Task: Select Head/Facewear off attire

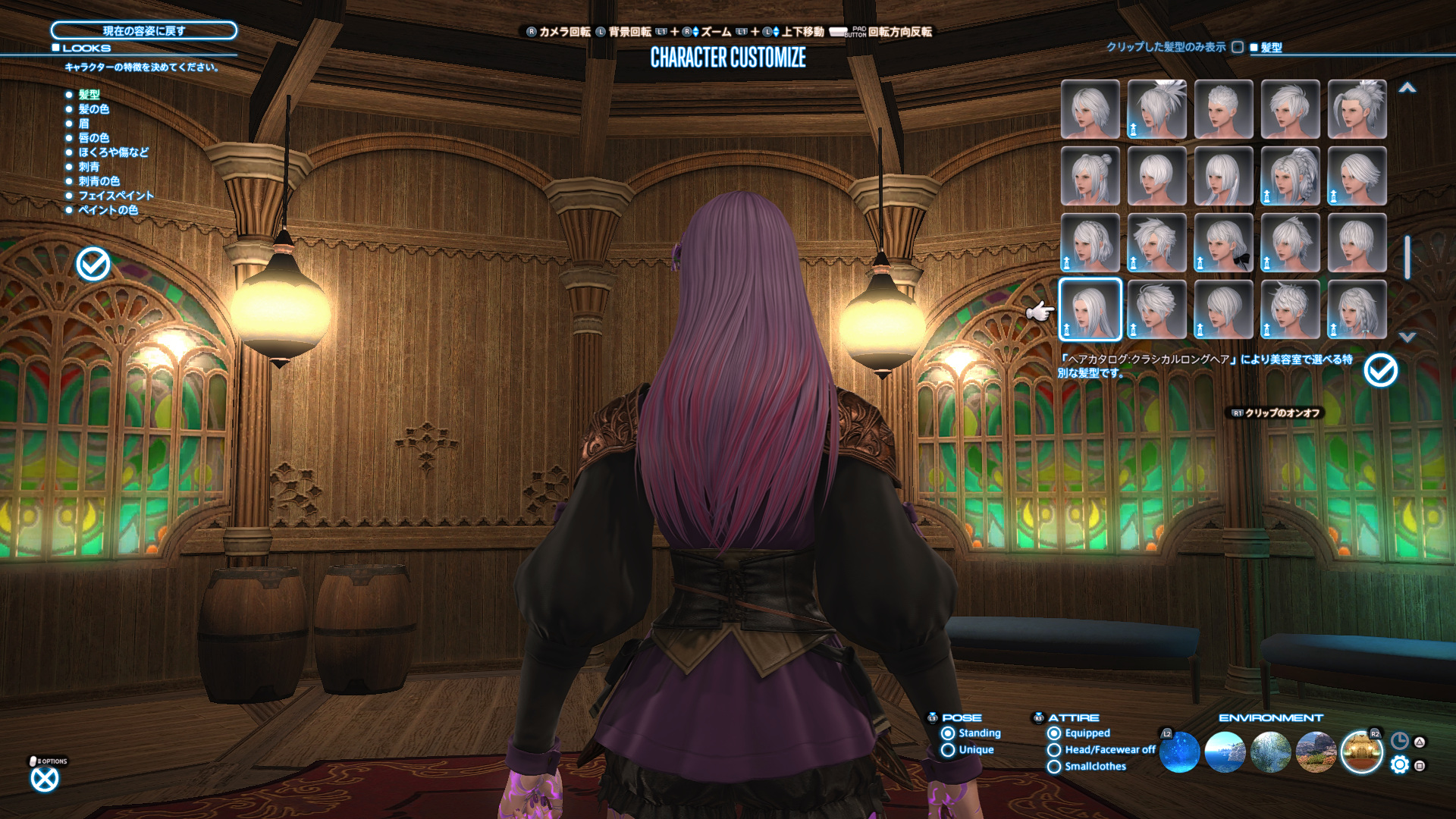Action: tap(1054, 750)
